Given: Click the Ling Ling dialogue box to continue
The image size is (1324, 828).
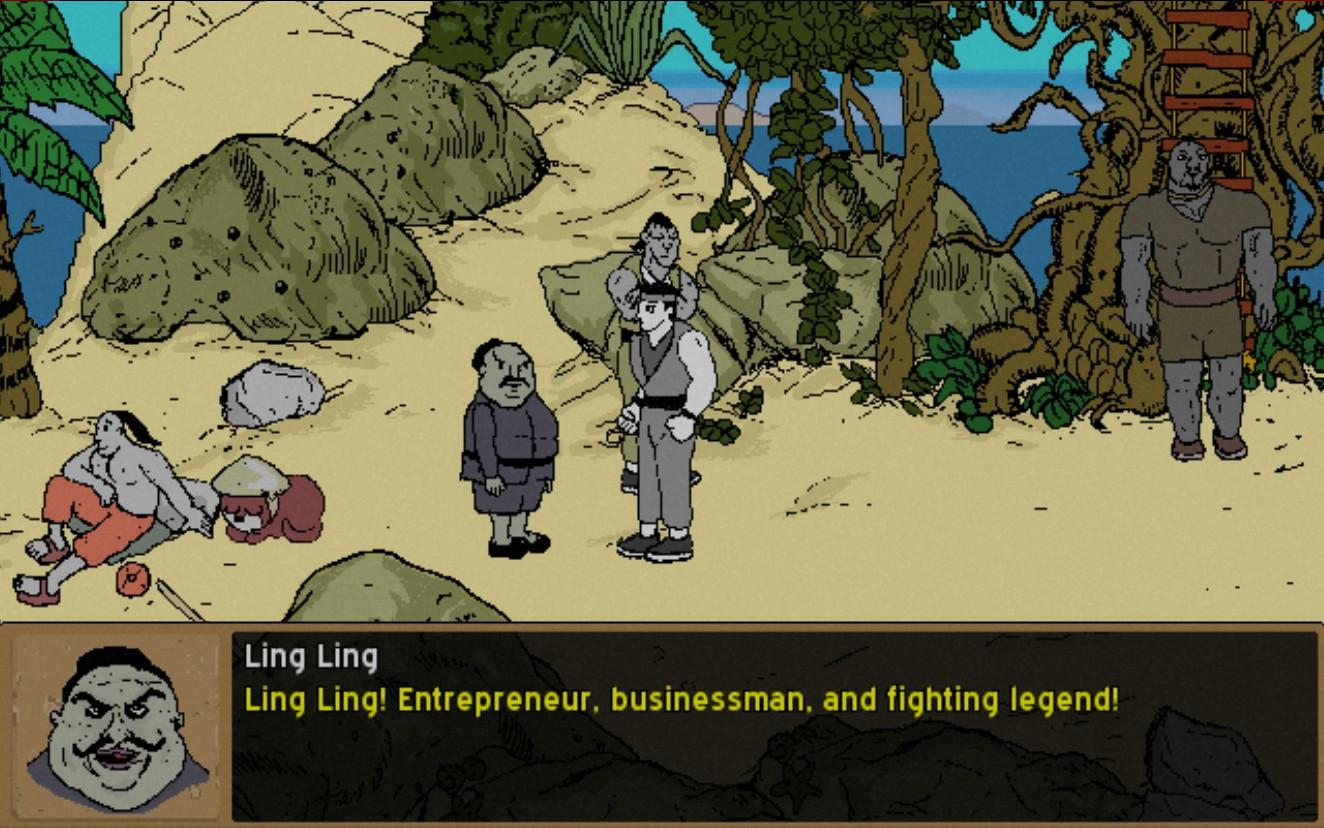Looking at the screenshot, I should click(774, 725).
